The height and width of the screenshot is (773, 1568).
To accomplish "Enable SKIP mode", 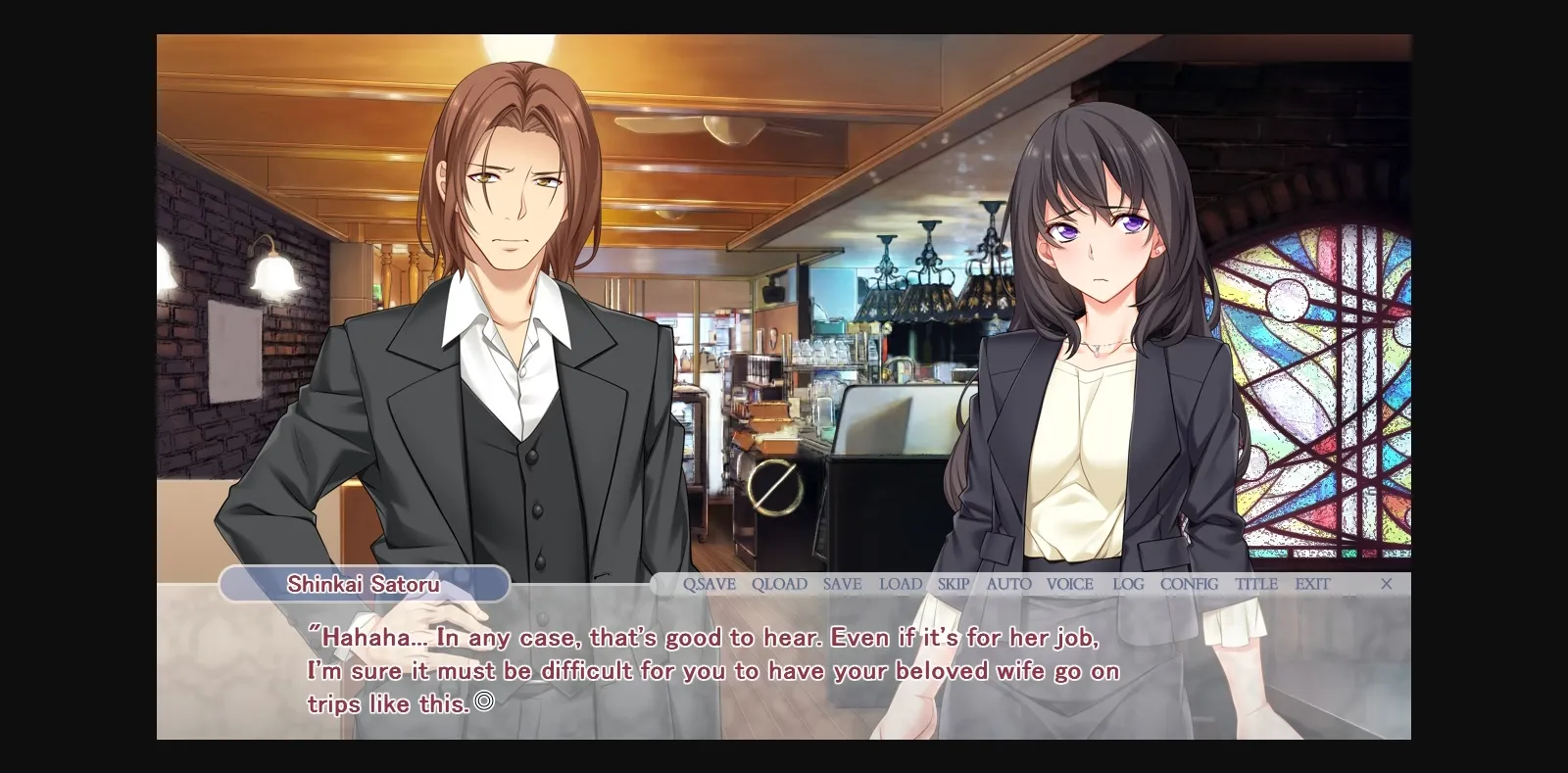I will [x=952, y=583].
